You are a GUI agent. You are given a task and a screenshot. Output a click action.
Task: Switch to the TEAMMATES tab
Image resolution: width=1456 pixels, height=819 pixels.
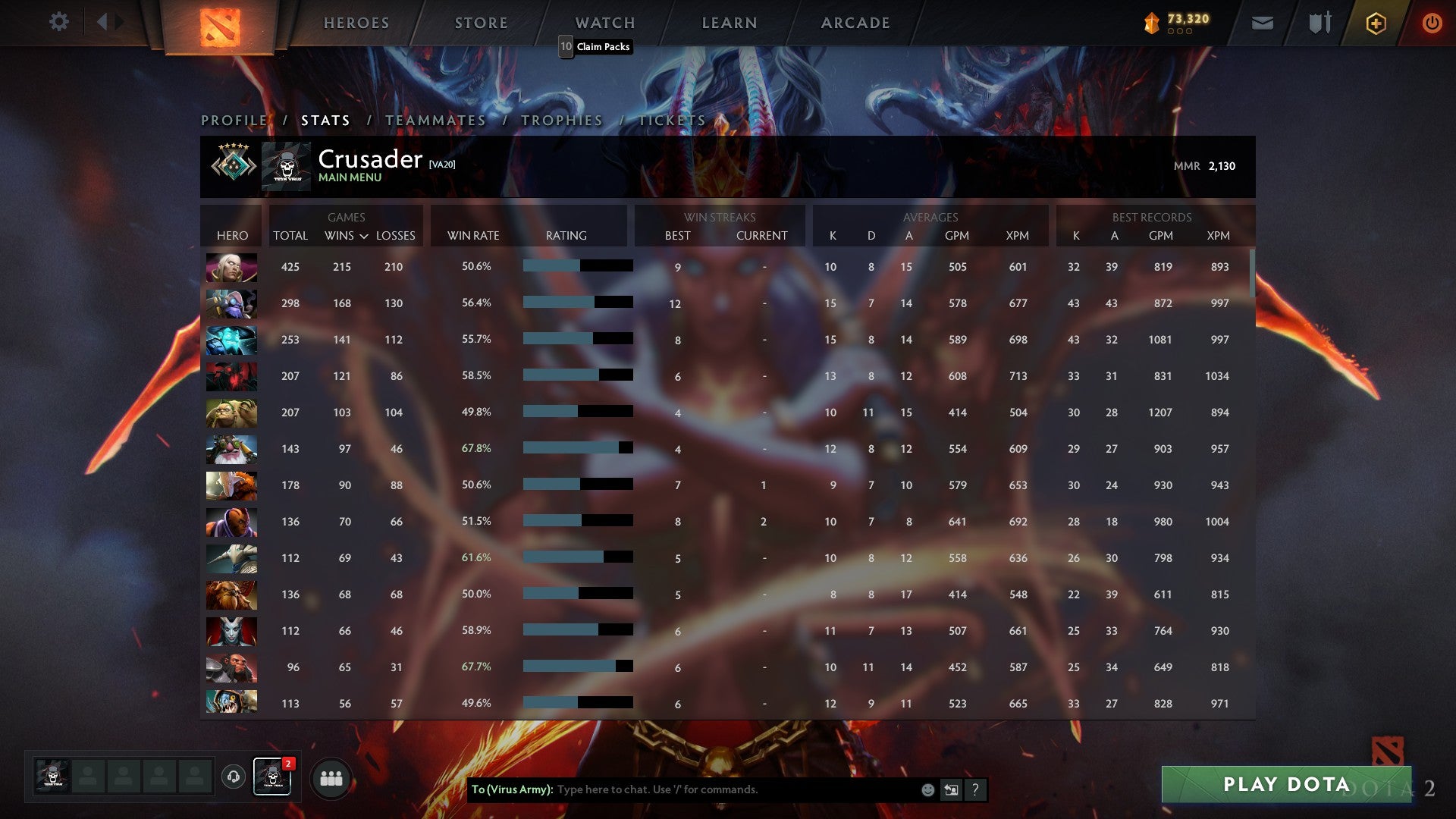435,120
